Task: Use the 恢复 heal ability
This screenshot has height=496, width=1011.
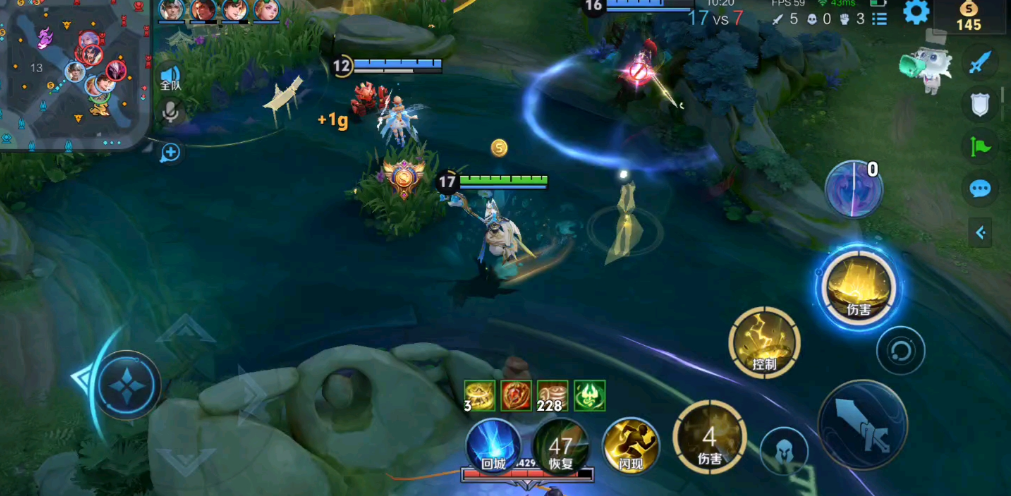Action: (561, 444)
